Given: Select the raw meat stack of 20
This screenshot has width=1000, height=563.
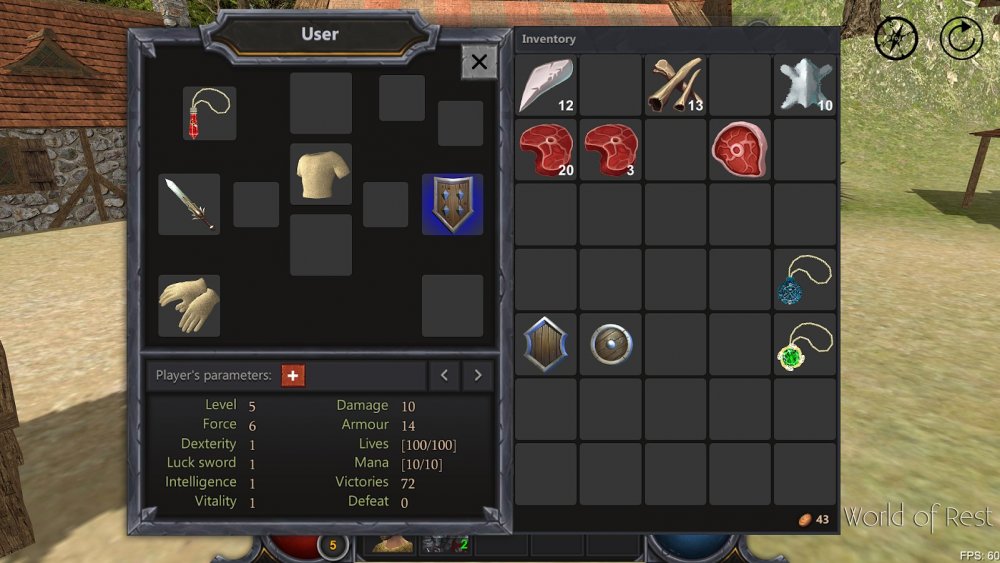Looking at the screenshot, I should point(546,150).
